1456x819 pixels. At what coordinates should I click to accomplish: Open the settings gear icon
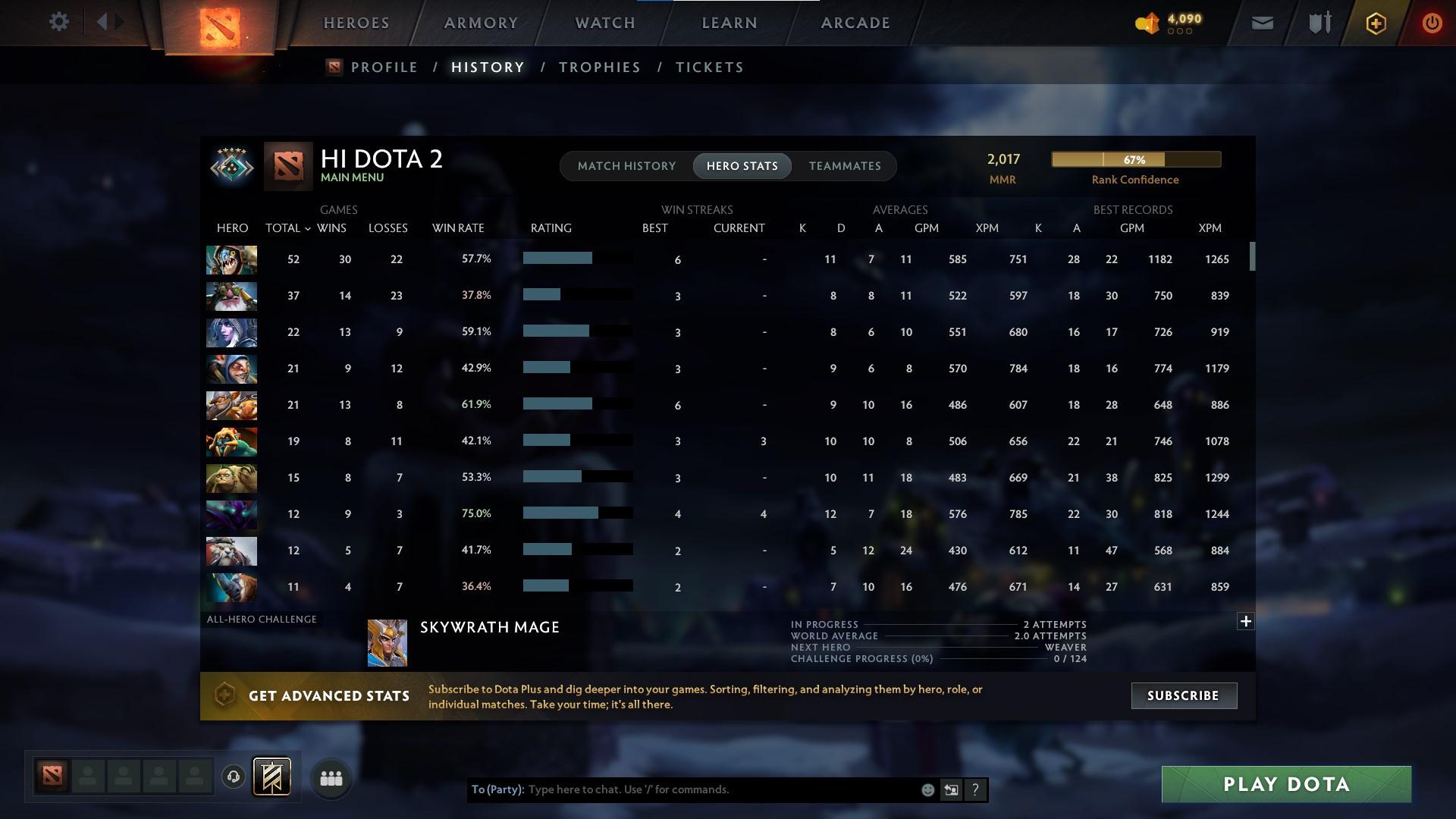(x=59, y=21)
